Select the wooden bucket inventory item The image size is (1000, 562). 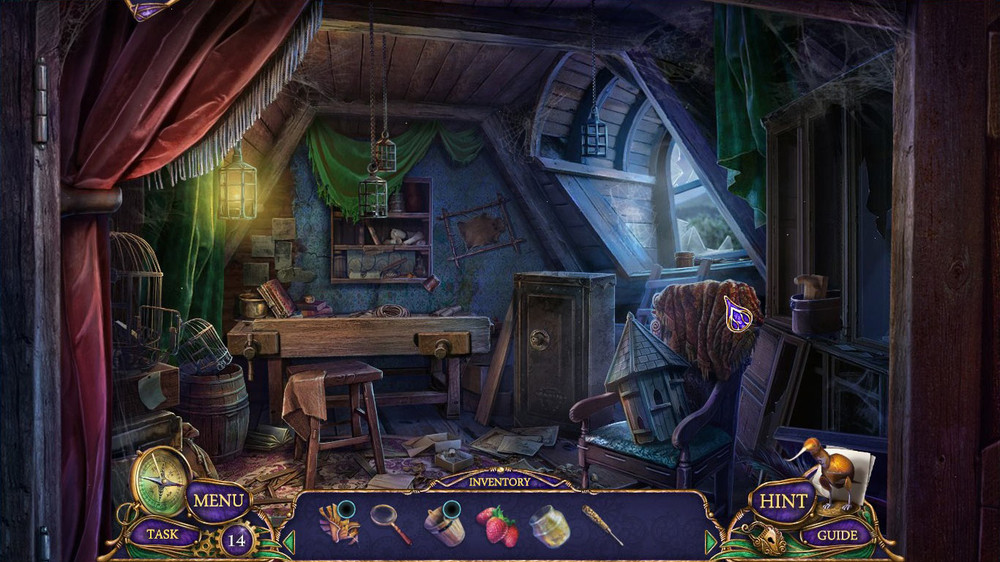point(444,525)
